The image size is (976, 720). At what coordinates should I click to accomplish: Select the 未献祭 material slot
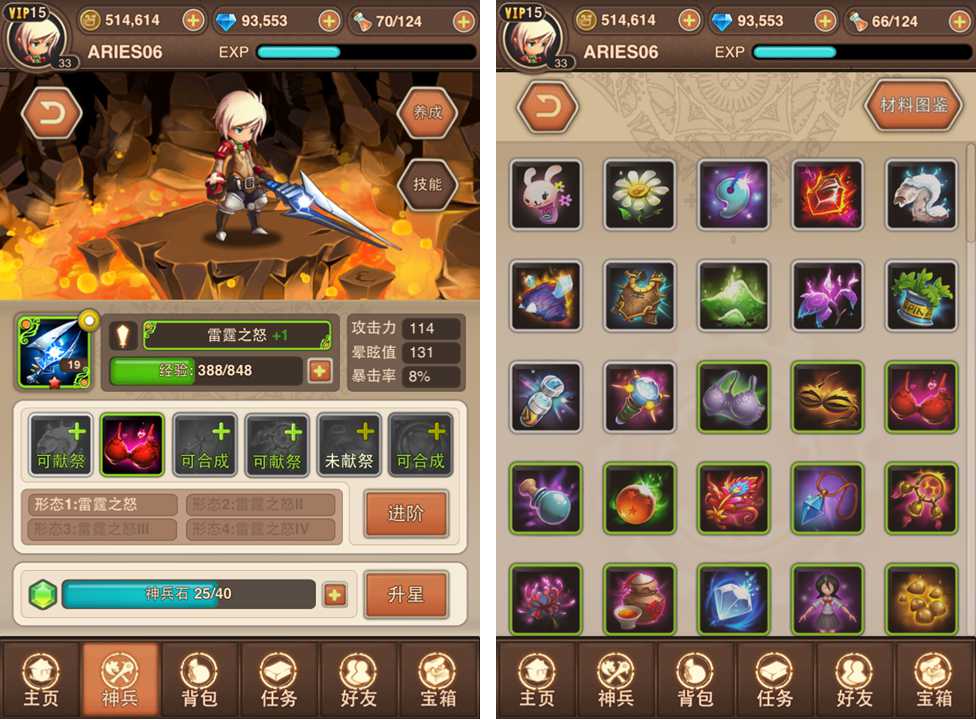pyautogui.click(x=348, y=445)
